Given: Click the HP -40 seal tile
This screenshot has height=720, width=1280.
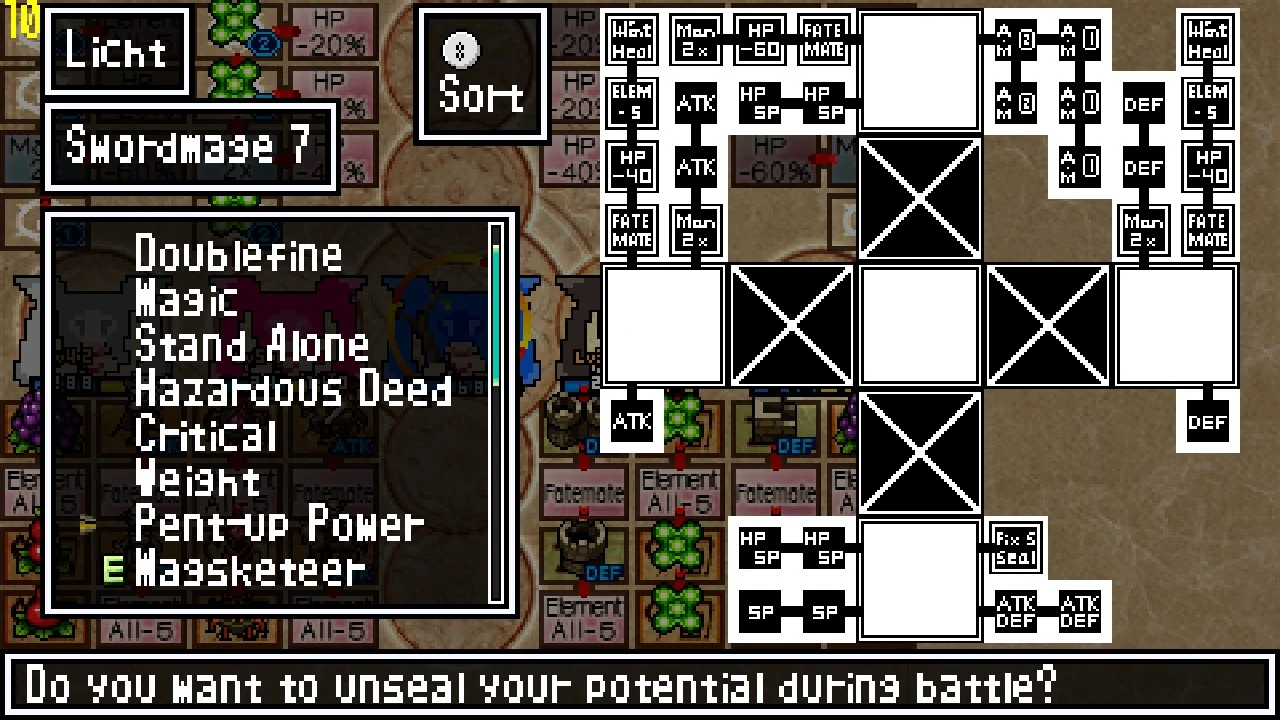Looking at the screenshot, I should coord(631,167).
